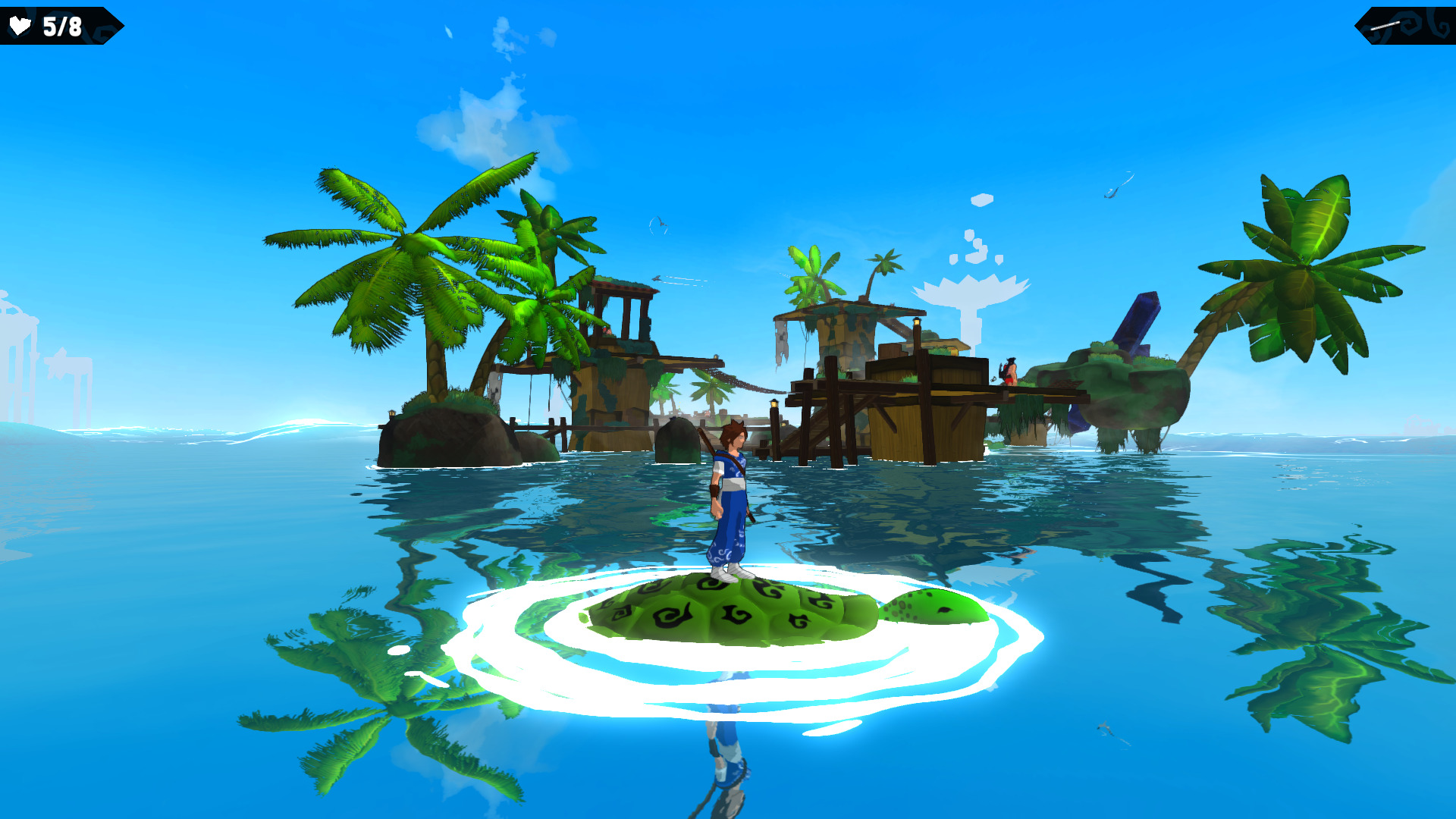Select the staff weapon icon in the corner panel
The image size is (1456, 819).
coord(1385,26)
